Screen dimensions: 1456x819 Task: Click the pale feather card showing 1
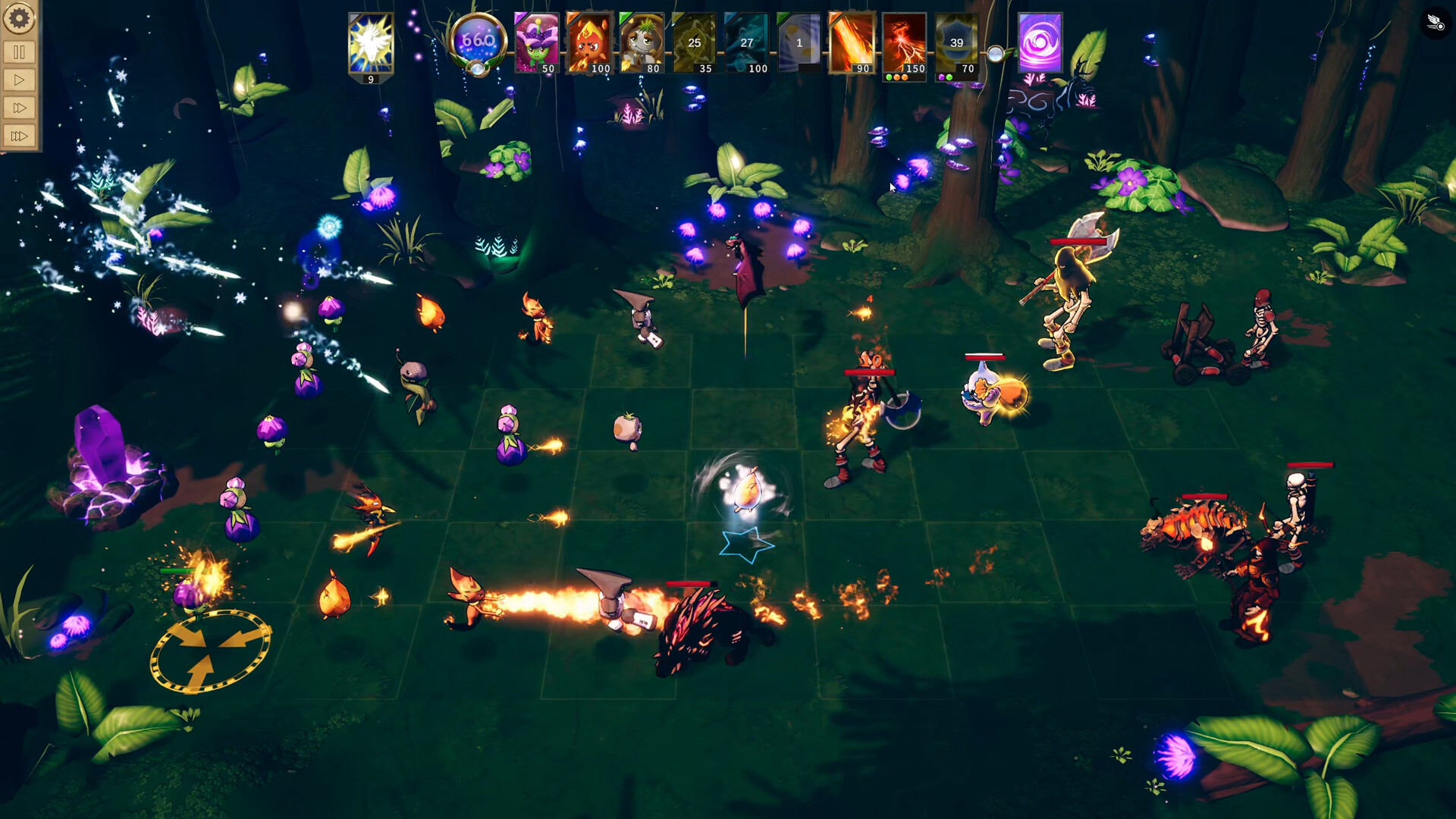pos(799,43)
